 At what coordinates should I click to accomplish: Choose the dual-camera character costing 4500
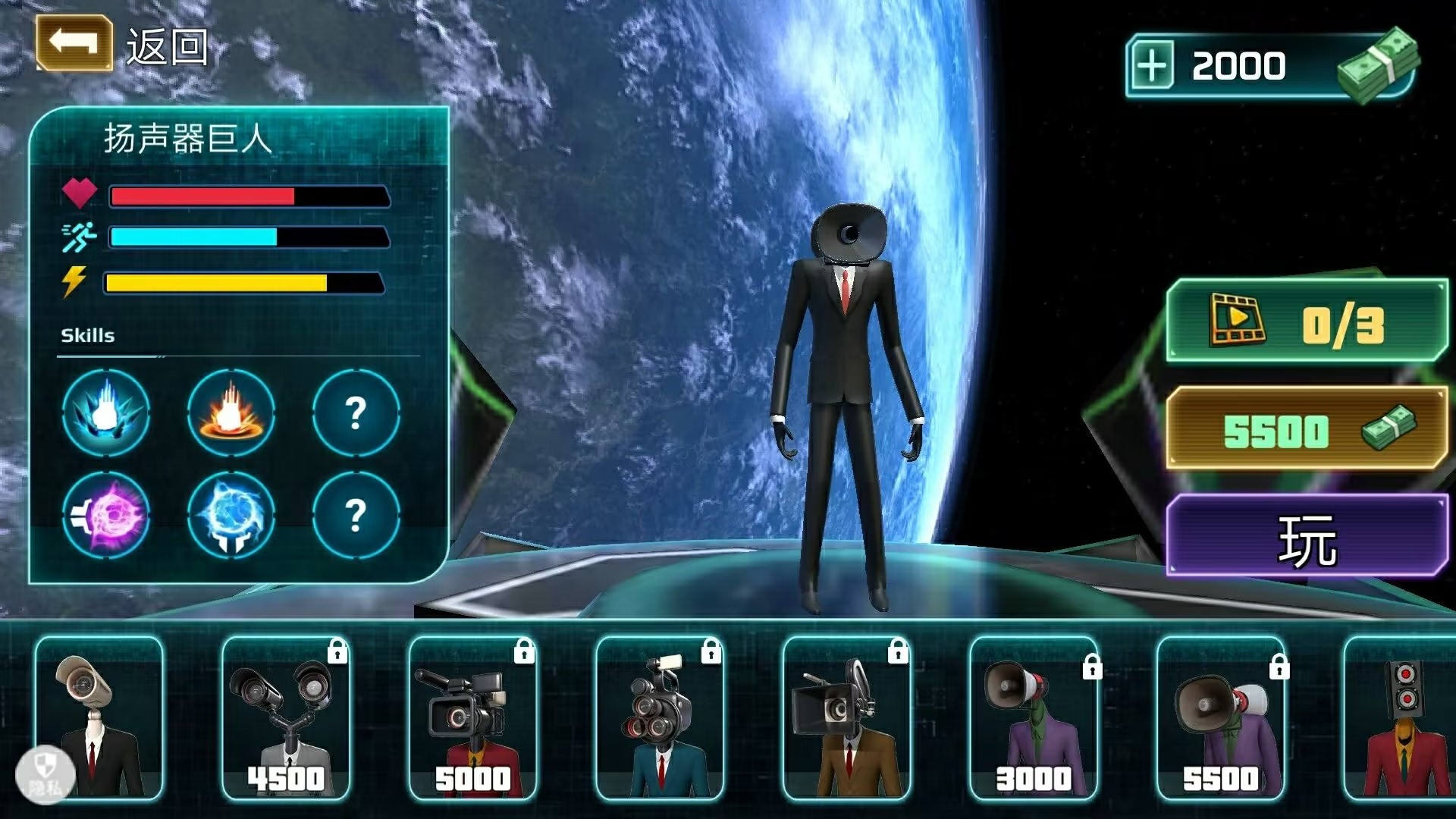(286, 717)
